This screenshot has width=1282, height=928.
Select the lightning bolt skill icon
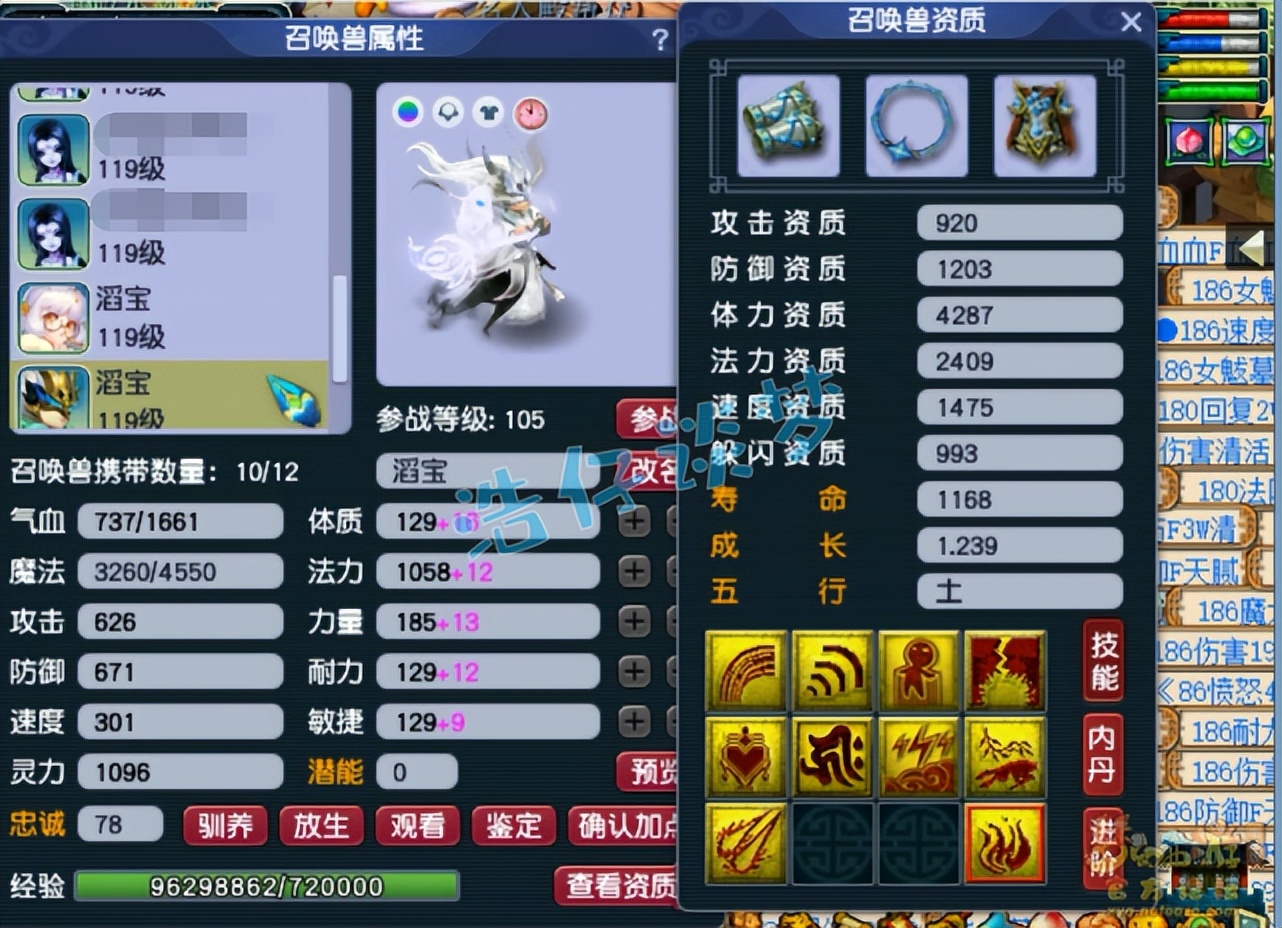click(x=918, y=757)
